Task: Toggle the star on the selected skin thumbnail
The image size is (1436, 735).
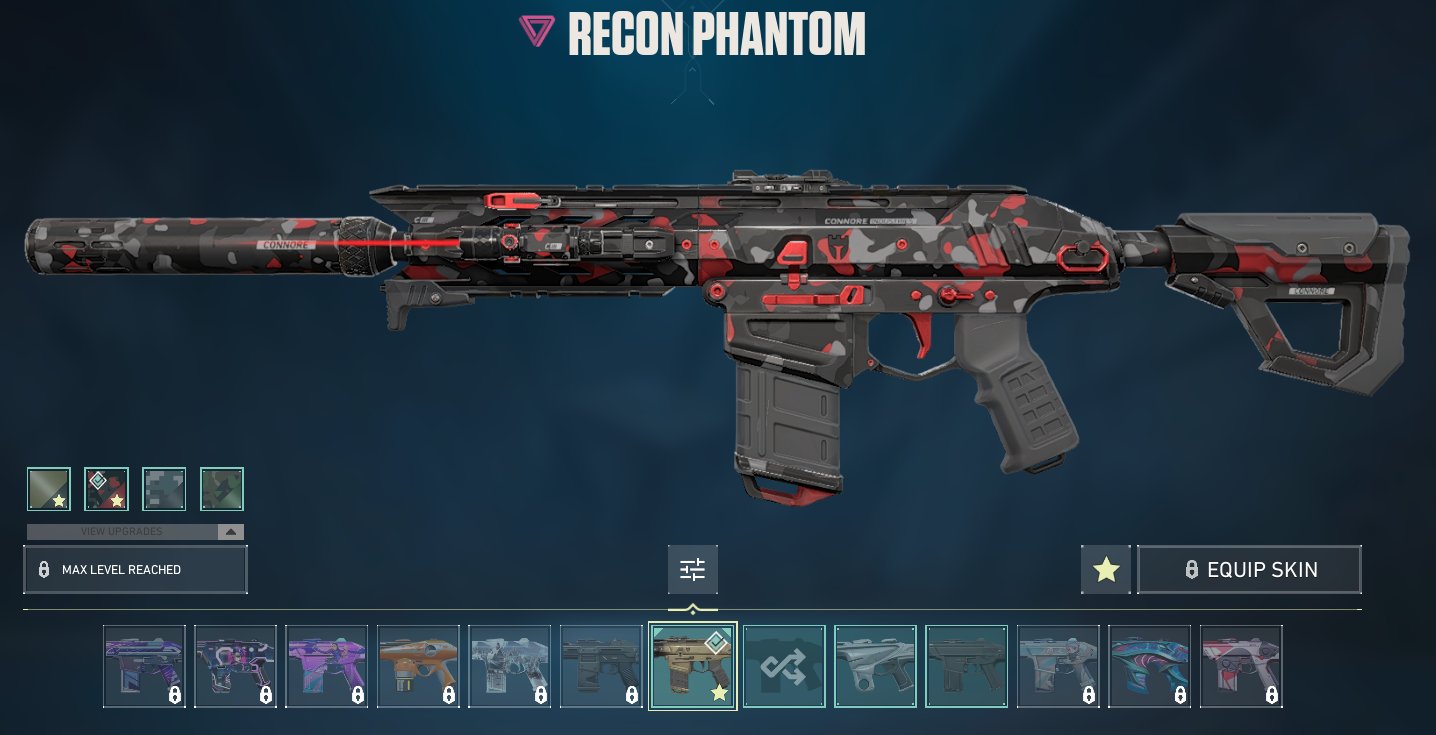Action: click(718, 690)
